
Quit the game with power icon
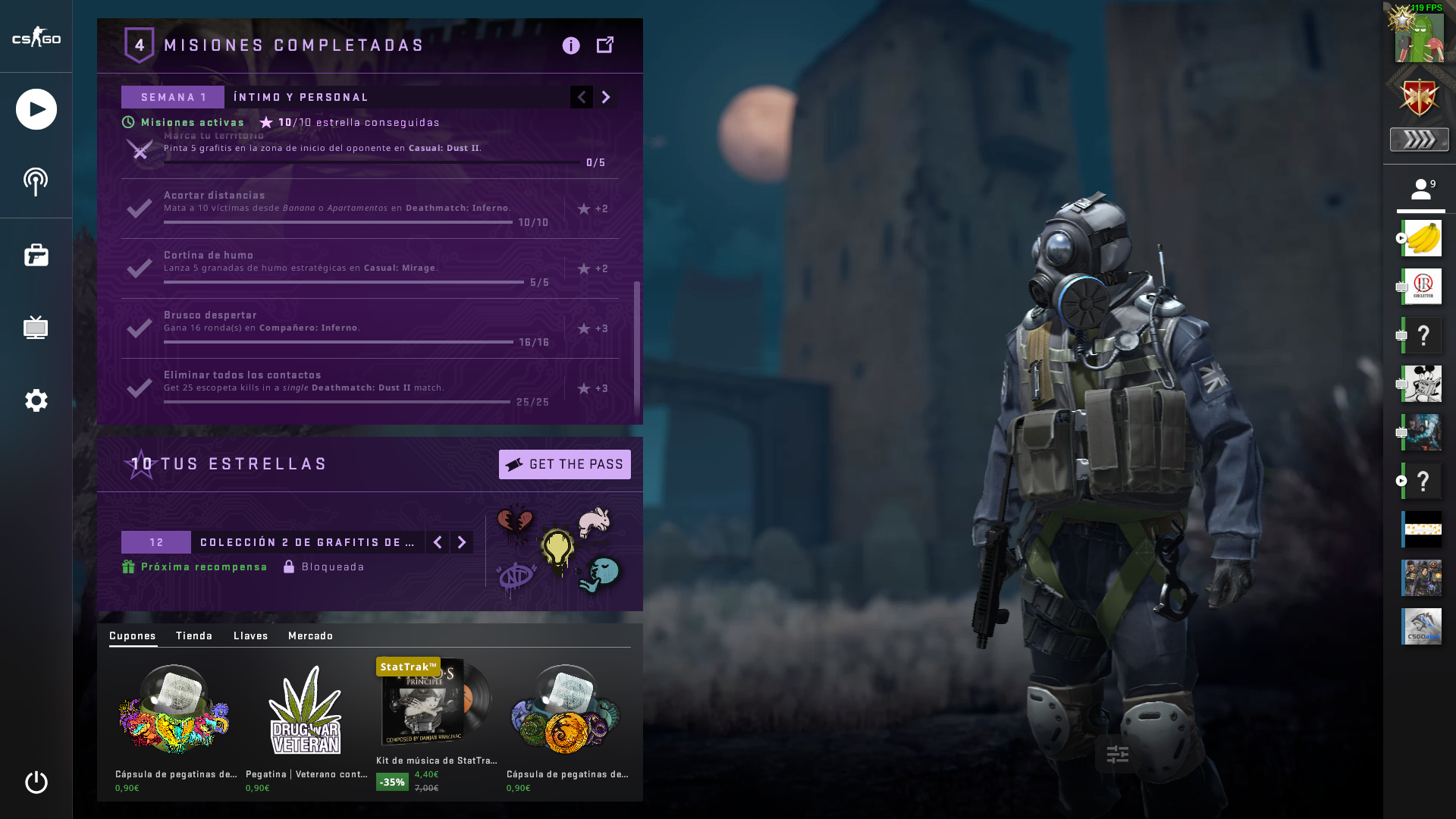[36, 782]
